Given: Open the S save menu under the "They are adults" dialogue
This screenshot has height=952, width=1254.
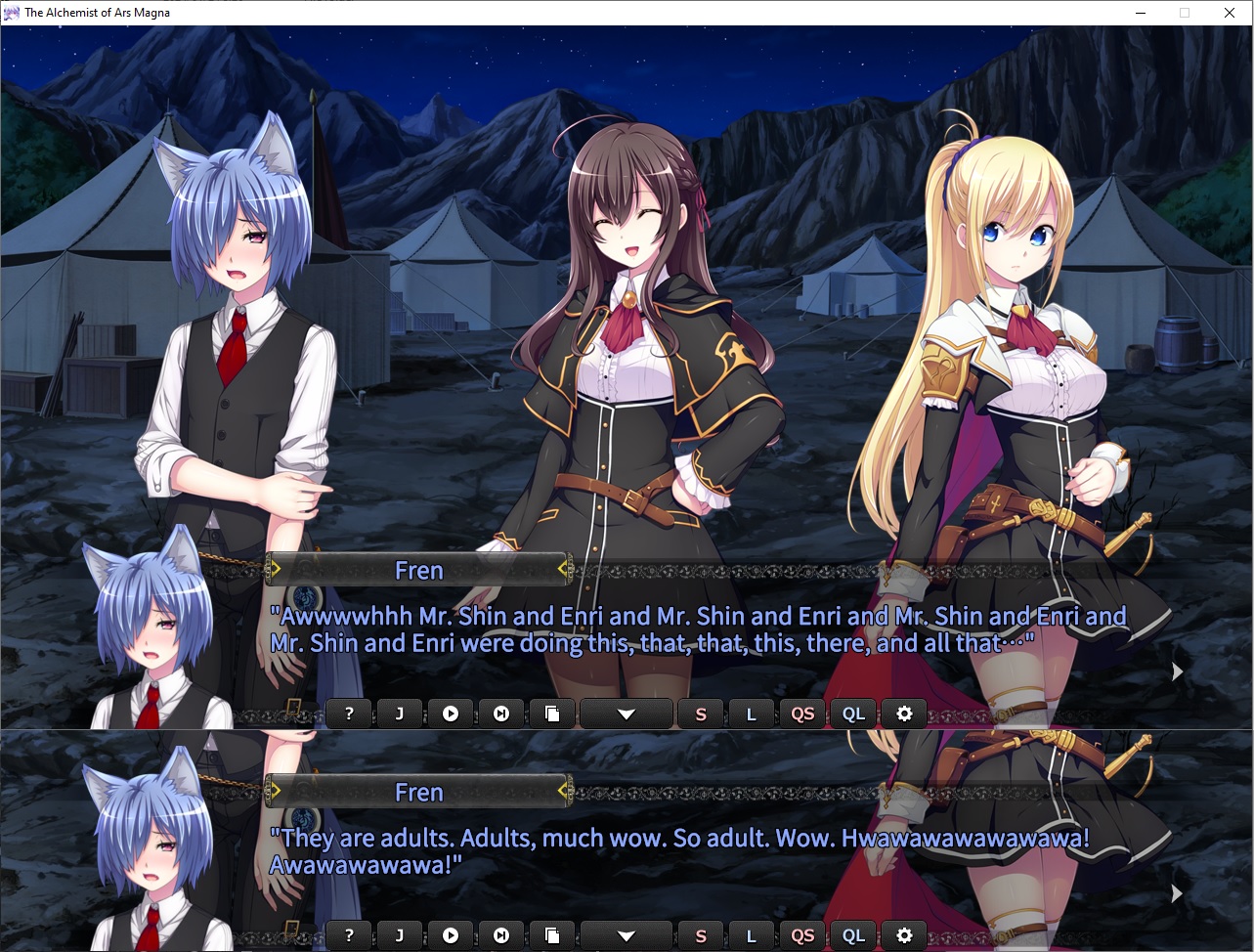Looking at the screenshot, I should tap(701, 935).
